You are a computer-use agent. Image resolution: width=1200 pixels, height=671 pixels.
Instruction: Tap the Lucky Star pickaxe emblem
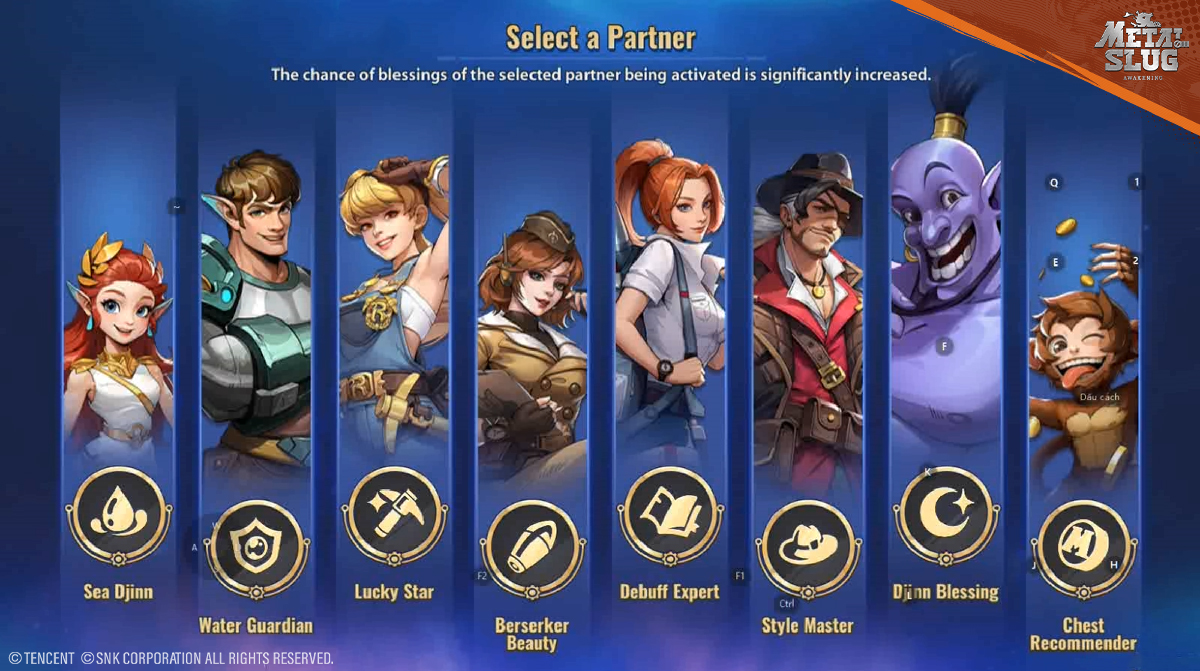[393, 515]
